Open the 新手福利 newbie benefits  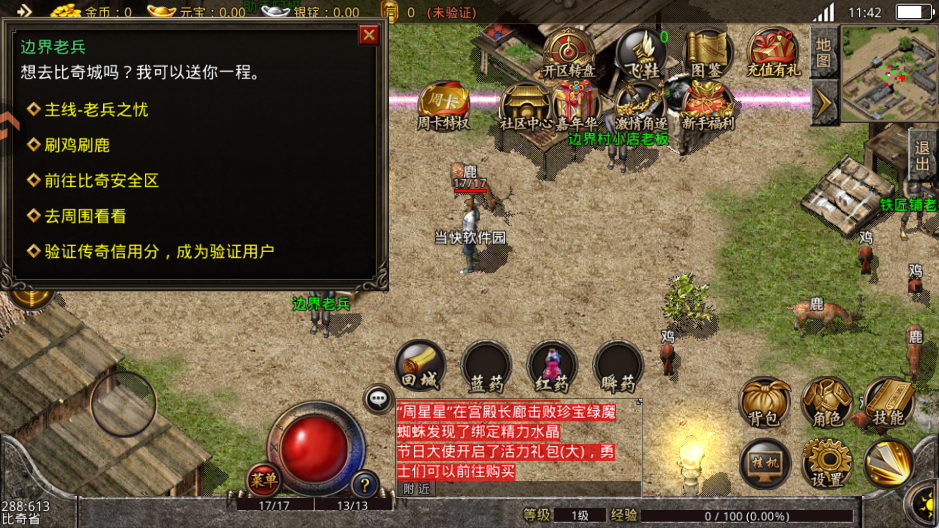click(x=707, y=106)
